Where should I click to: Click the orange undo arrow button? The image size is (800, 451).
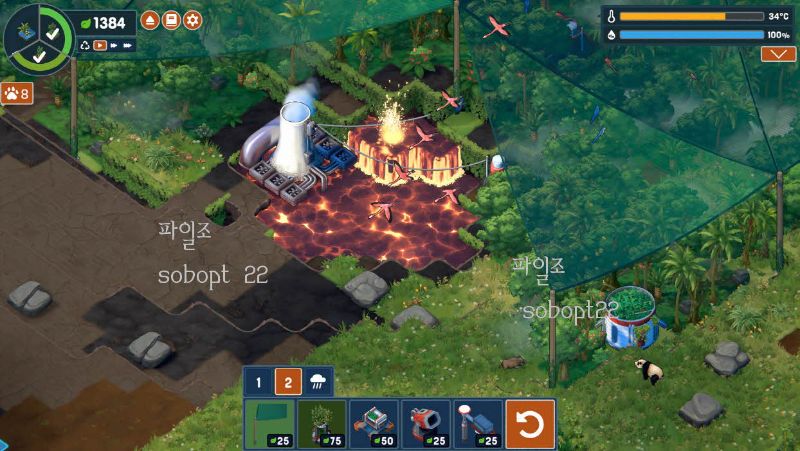[x=530, y=424]
